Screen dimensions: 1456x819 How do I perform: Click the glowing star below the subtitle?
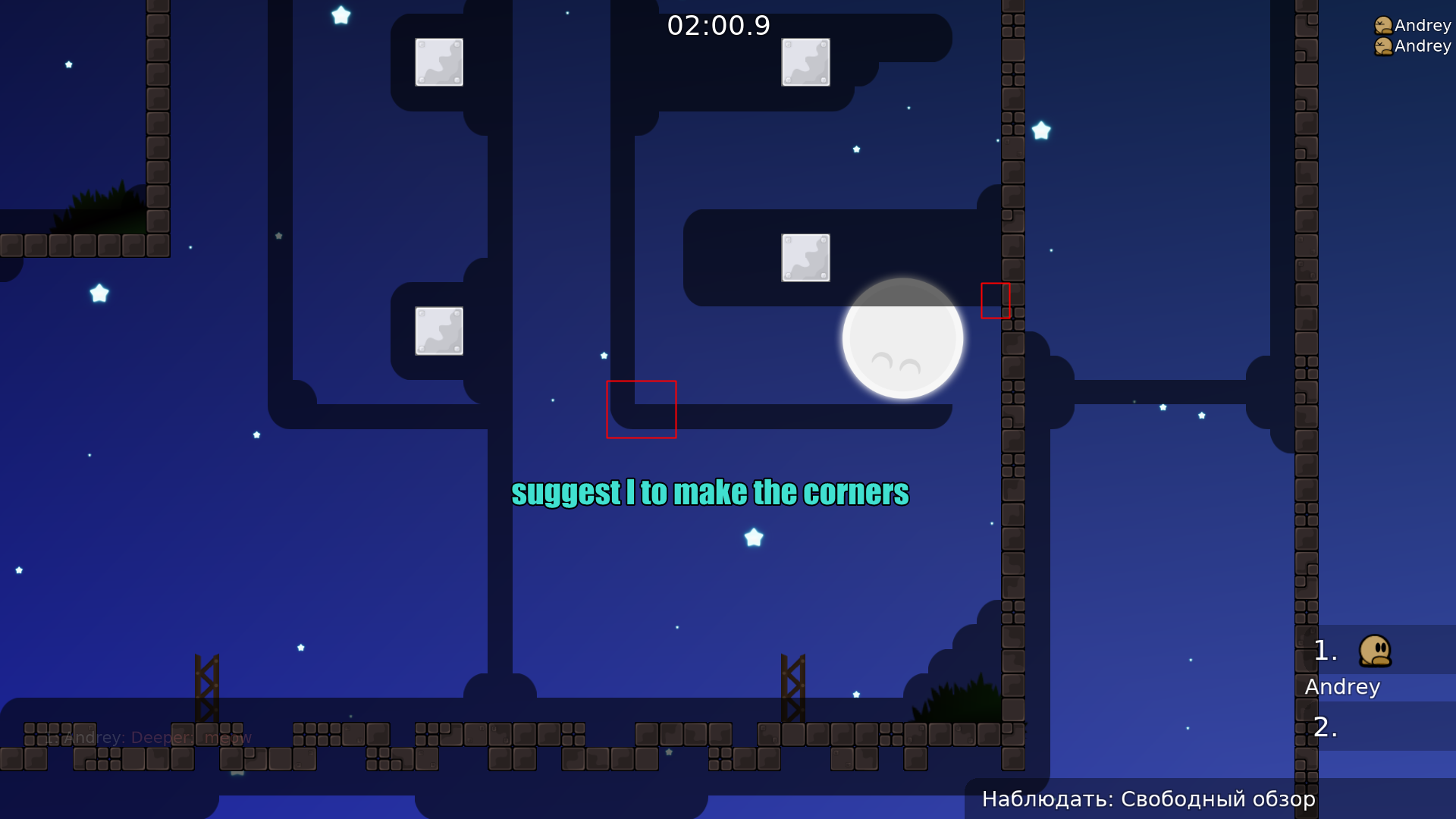pos(752,538)
